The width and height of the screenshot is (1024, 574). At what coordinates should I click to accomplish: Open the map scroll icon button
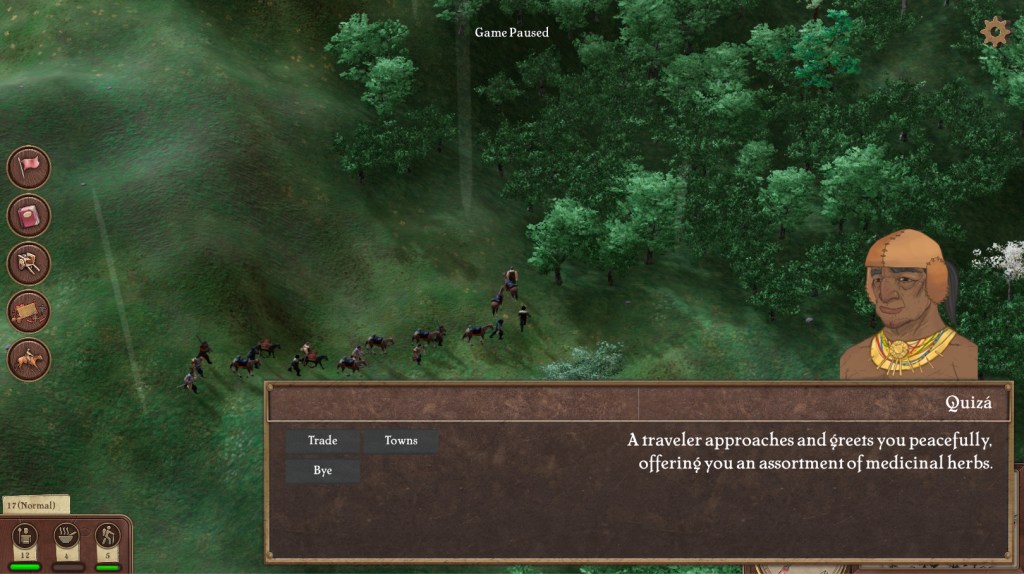tap(29, 311)
